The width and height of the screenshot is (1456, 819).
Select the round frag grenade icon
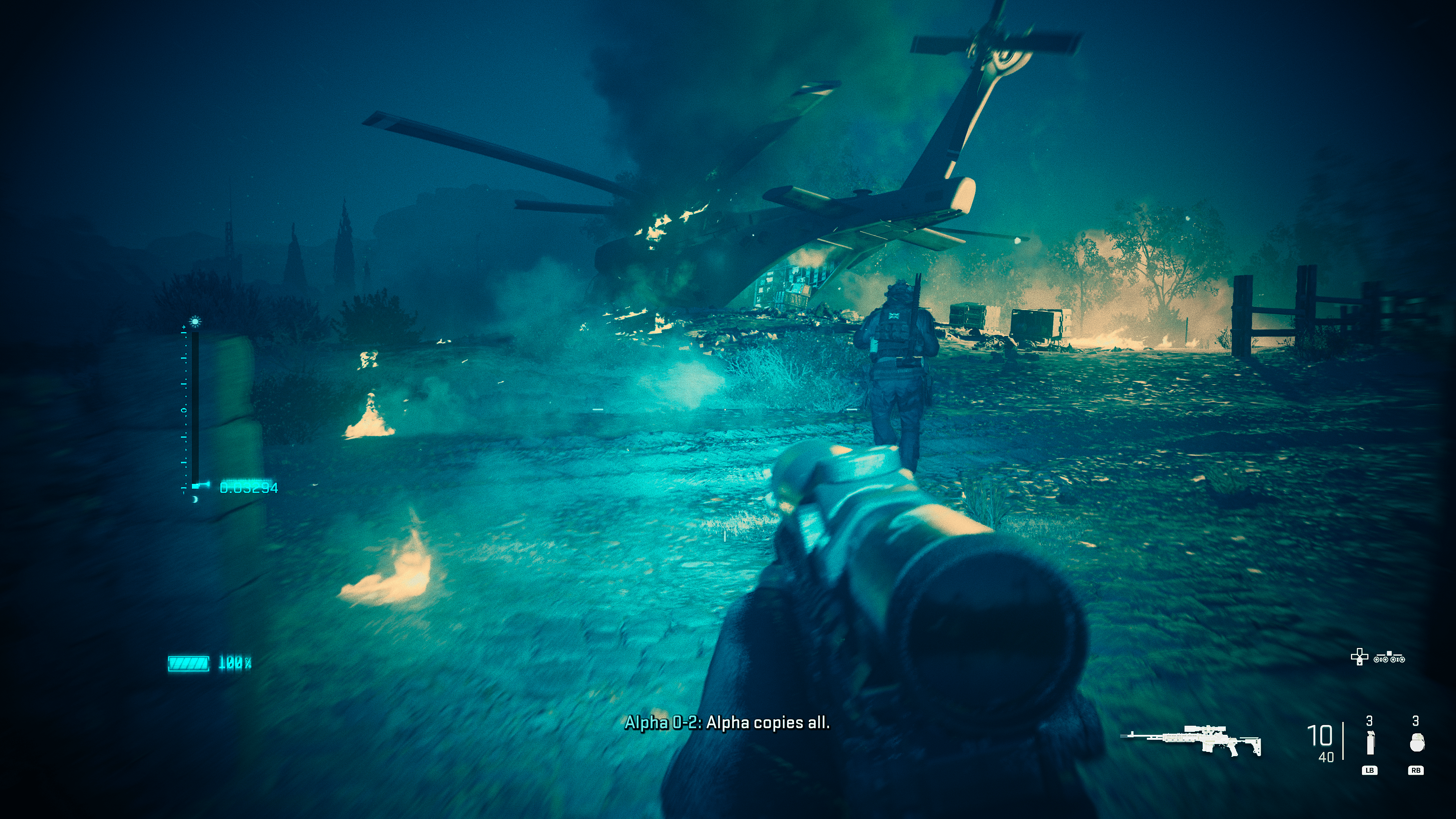click(1417, 743)
